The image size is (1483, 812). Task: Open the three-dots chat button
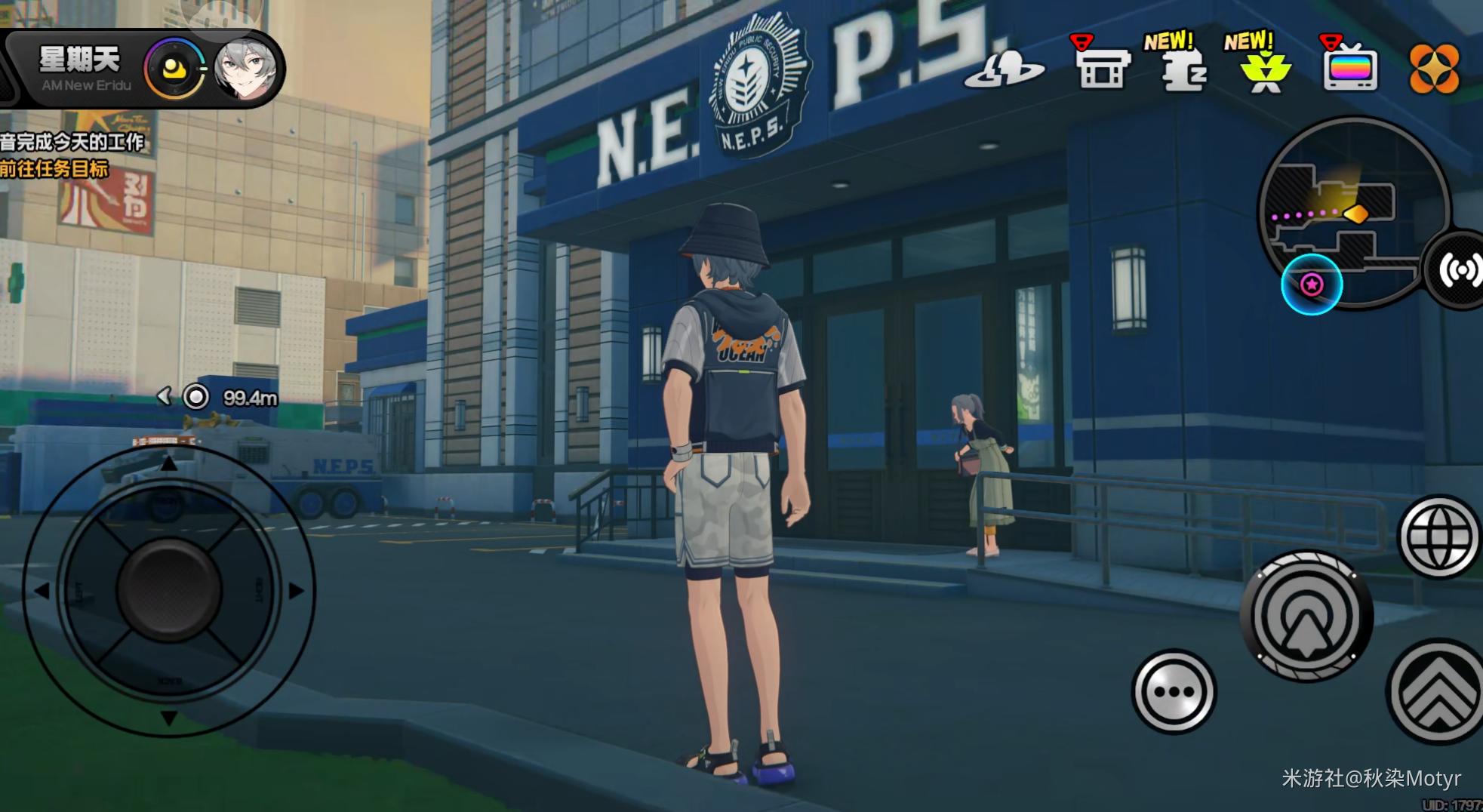click(x=1174, y=691)
